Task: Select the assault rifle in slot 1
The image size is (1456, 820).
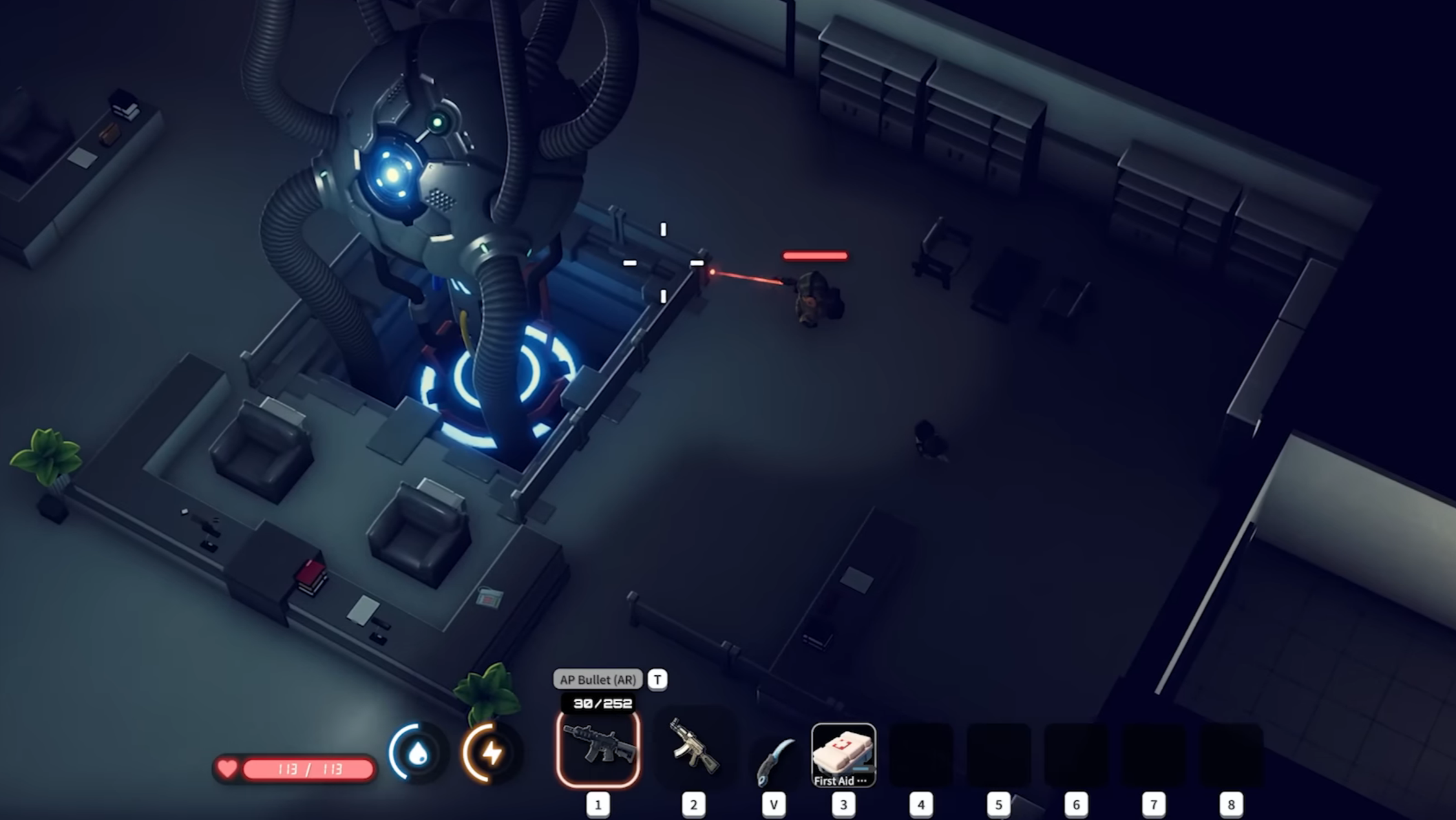Action: [x=598, y=749]
